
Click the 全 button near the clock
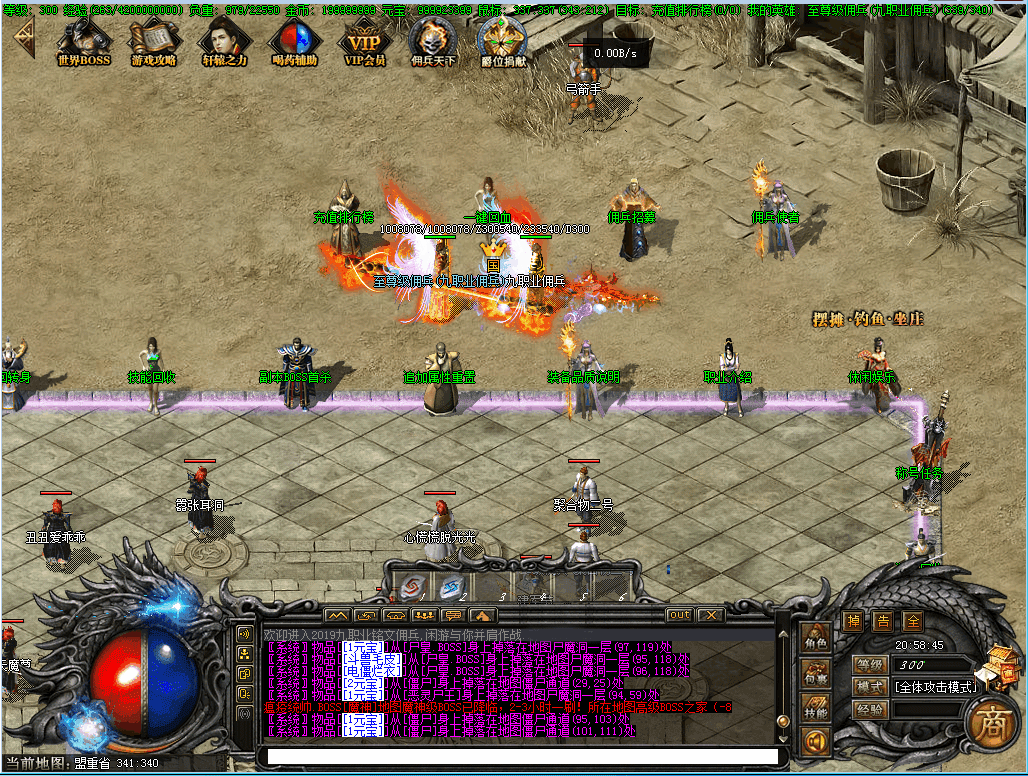(913, 621)
